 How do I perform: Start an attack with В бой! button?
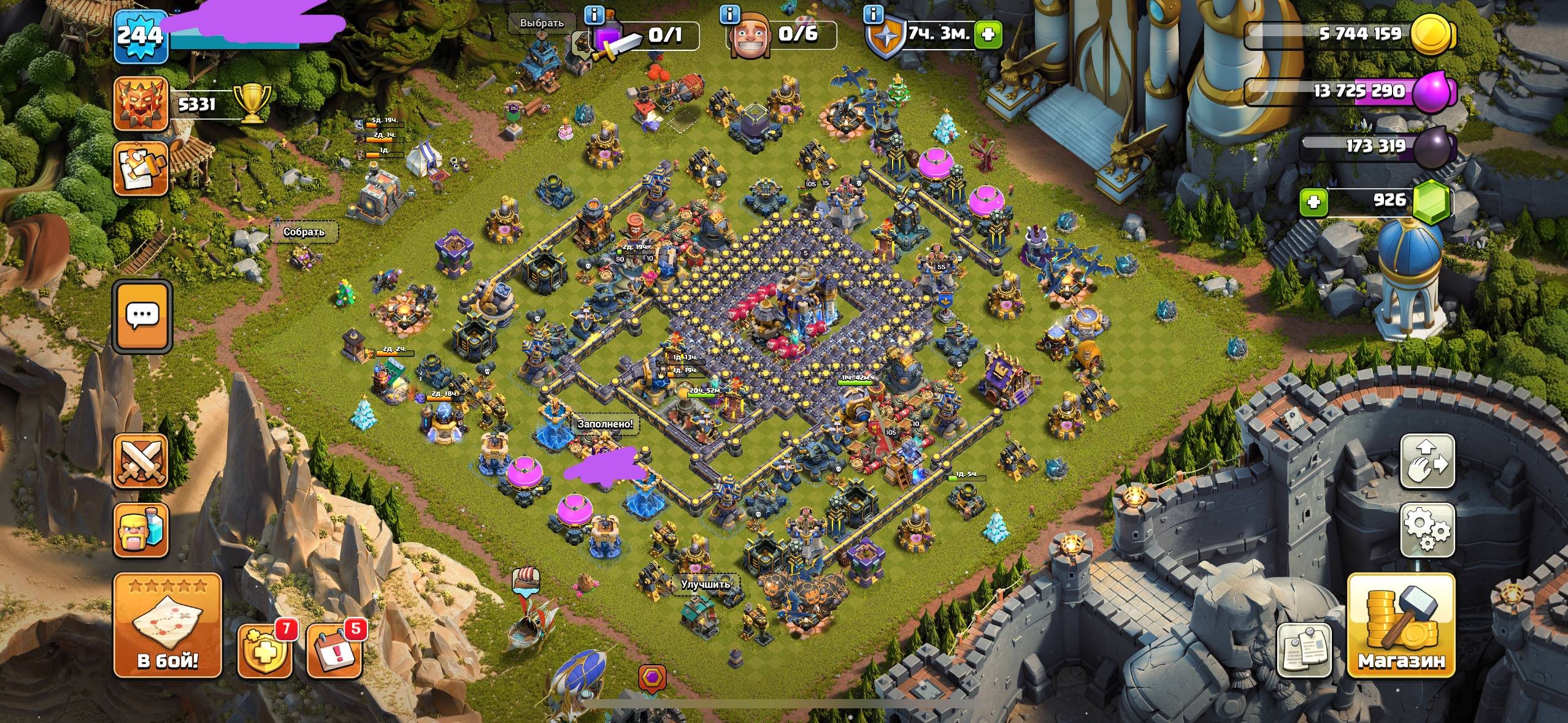[x=167, y=625]
